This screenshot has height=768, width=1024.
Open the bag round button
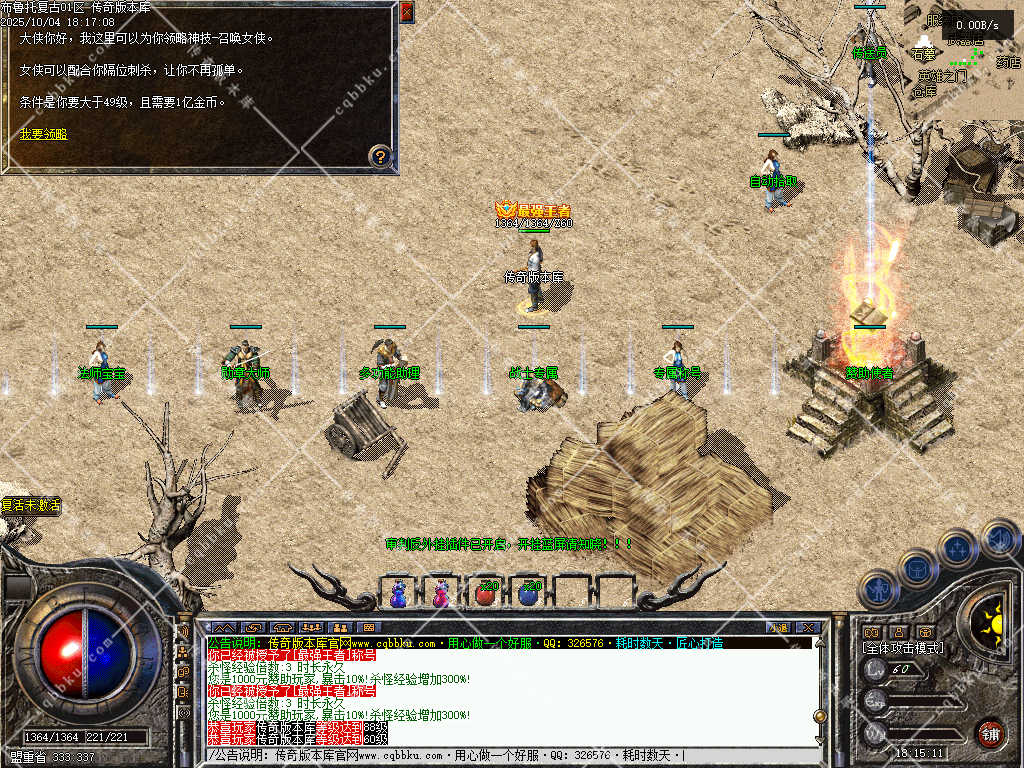click(916, 568)
